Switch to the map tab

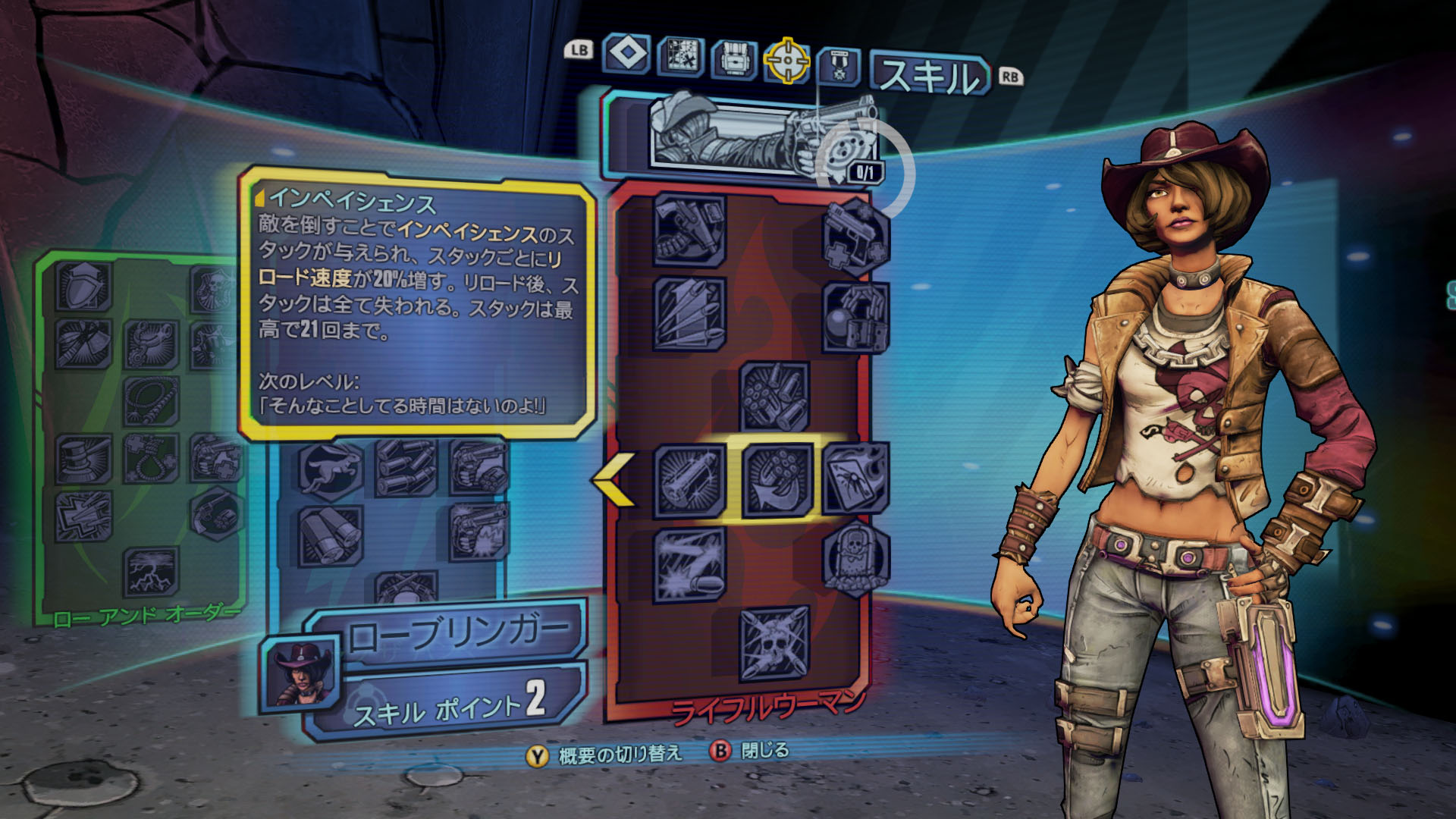(680, 58)
